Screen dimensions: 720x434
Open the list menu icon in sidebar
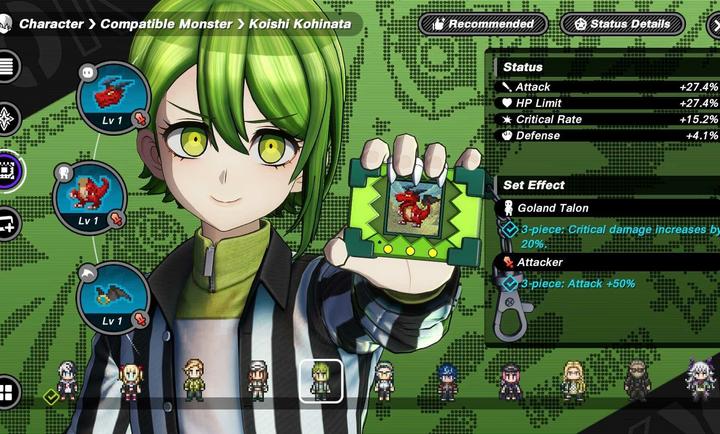tap(9, 68)
